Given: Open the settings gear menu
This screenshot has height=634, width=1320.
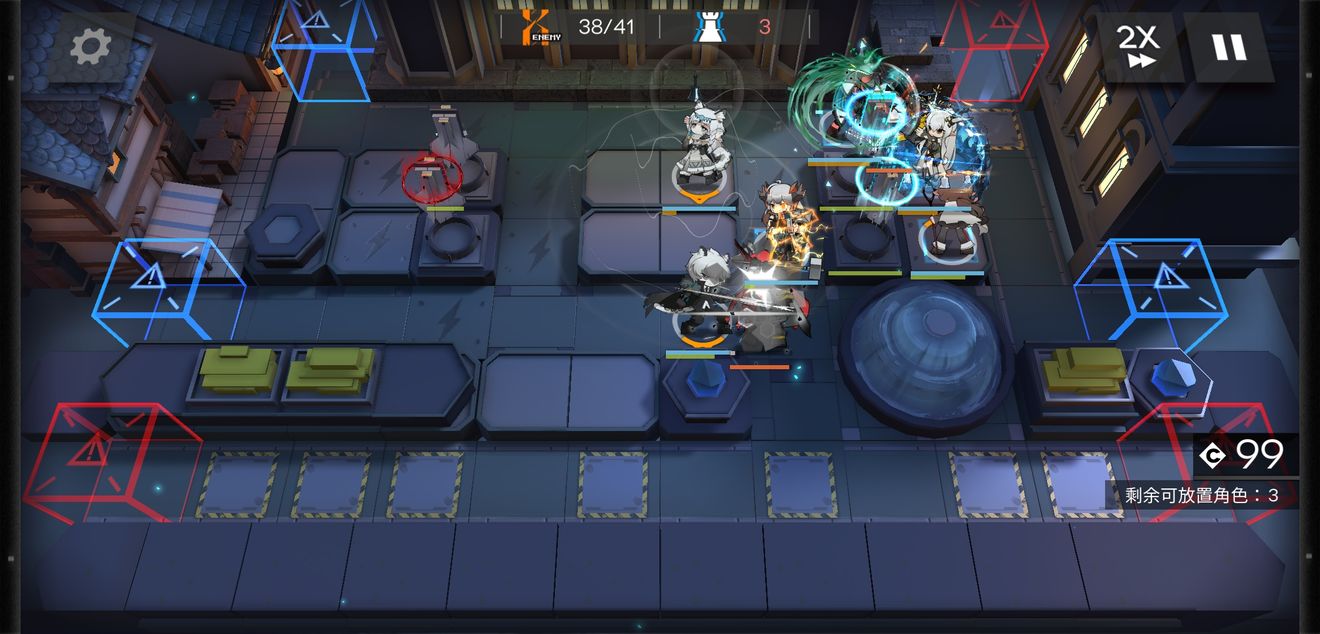Looking at the screenshot, I should (x=91, y=46).
